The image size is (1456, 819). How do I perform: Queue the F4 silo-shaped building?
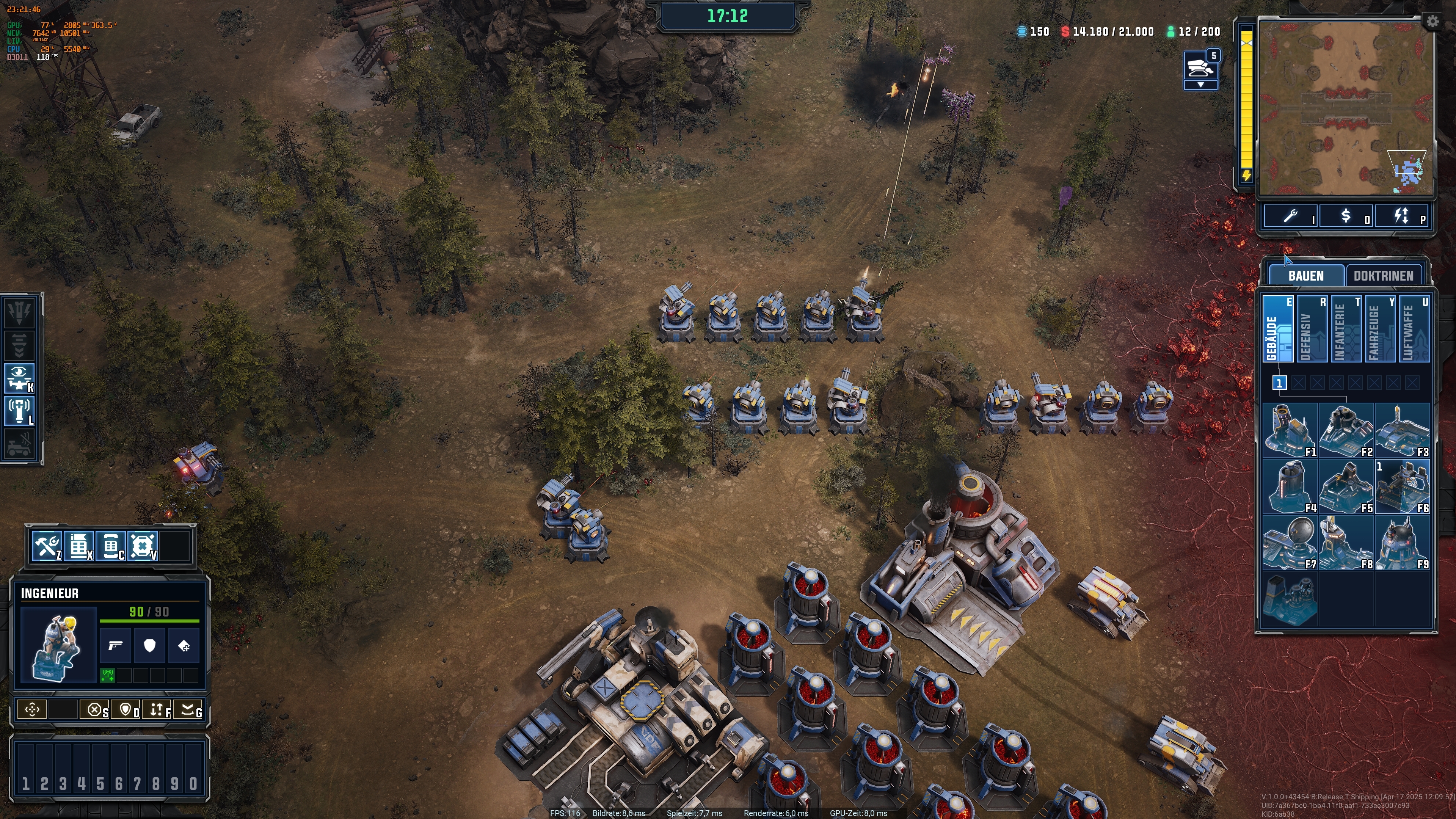coord(1290,486)
